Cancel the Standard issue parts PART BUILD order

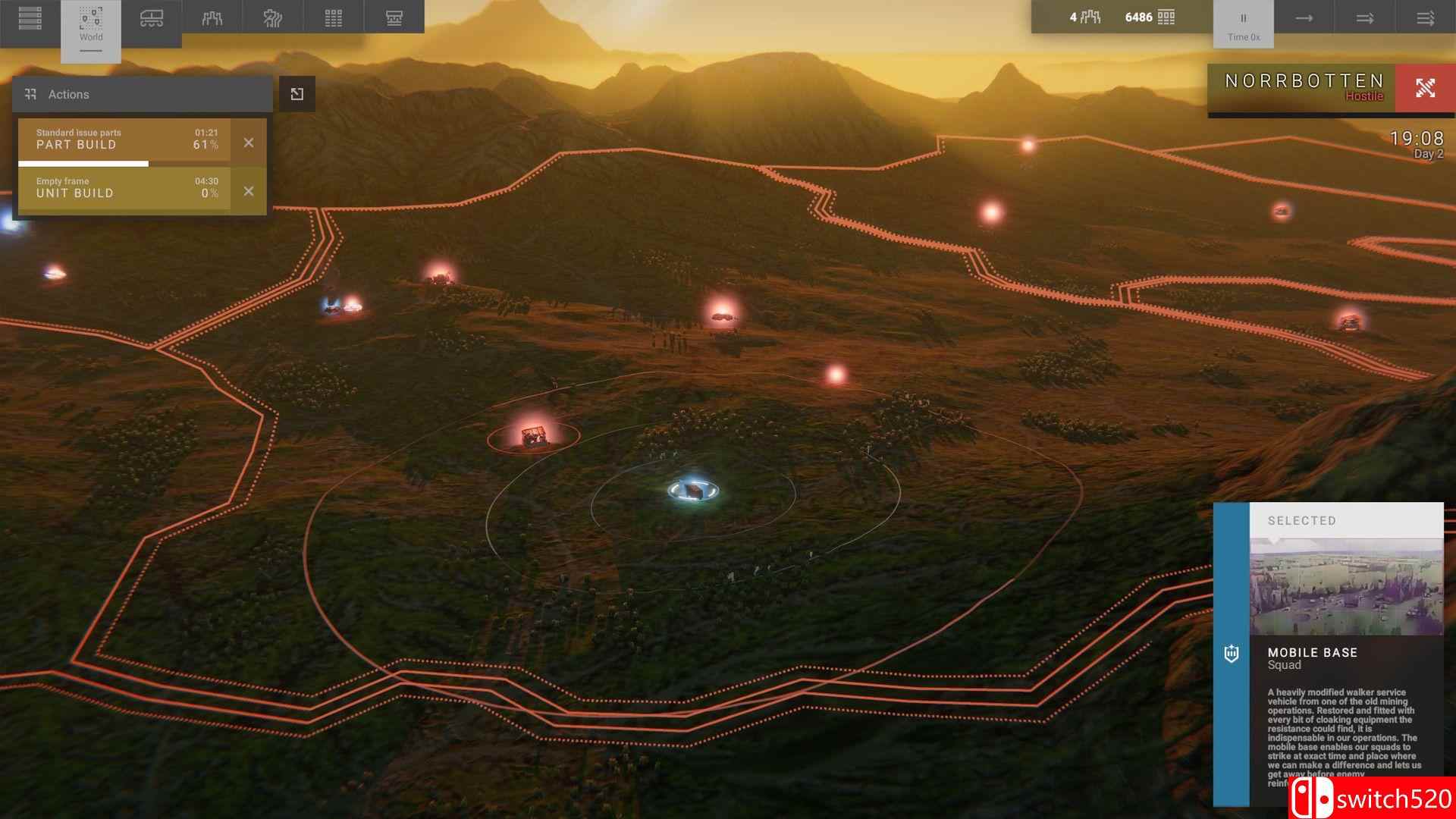[x=249, y=142]
